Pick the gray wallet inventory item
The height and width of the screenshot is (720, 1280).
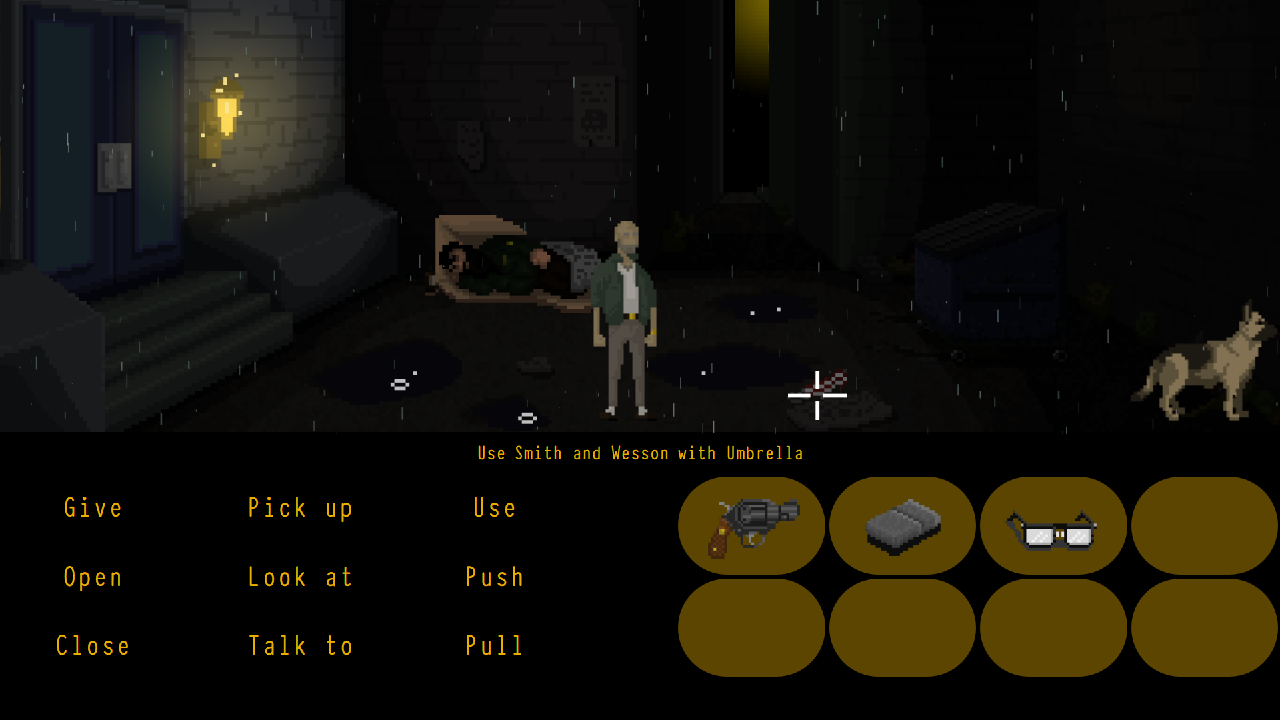point(902,526)
